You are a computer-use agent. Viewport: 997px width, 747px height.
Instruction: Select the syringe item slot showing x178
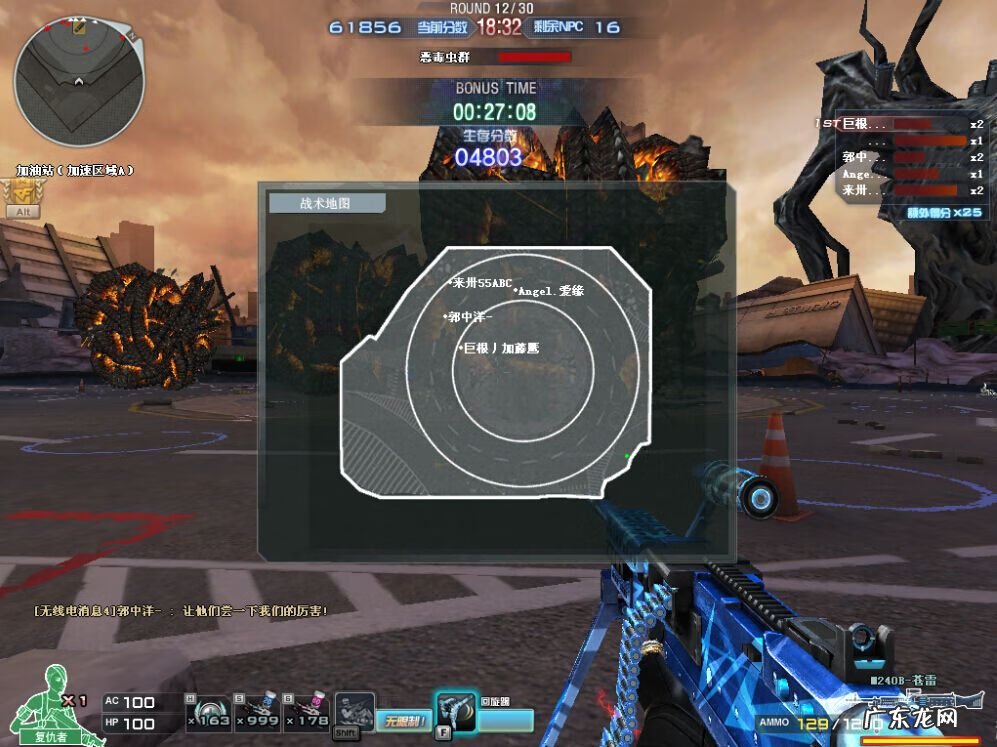click(x=306, y=710)
